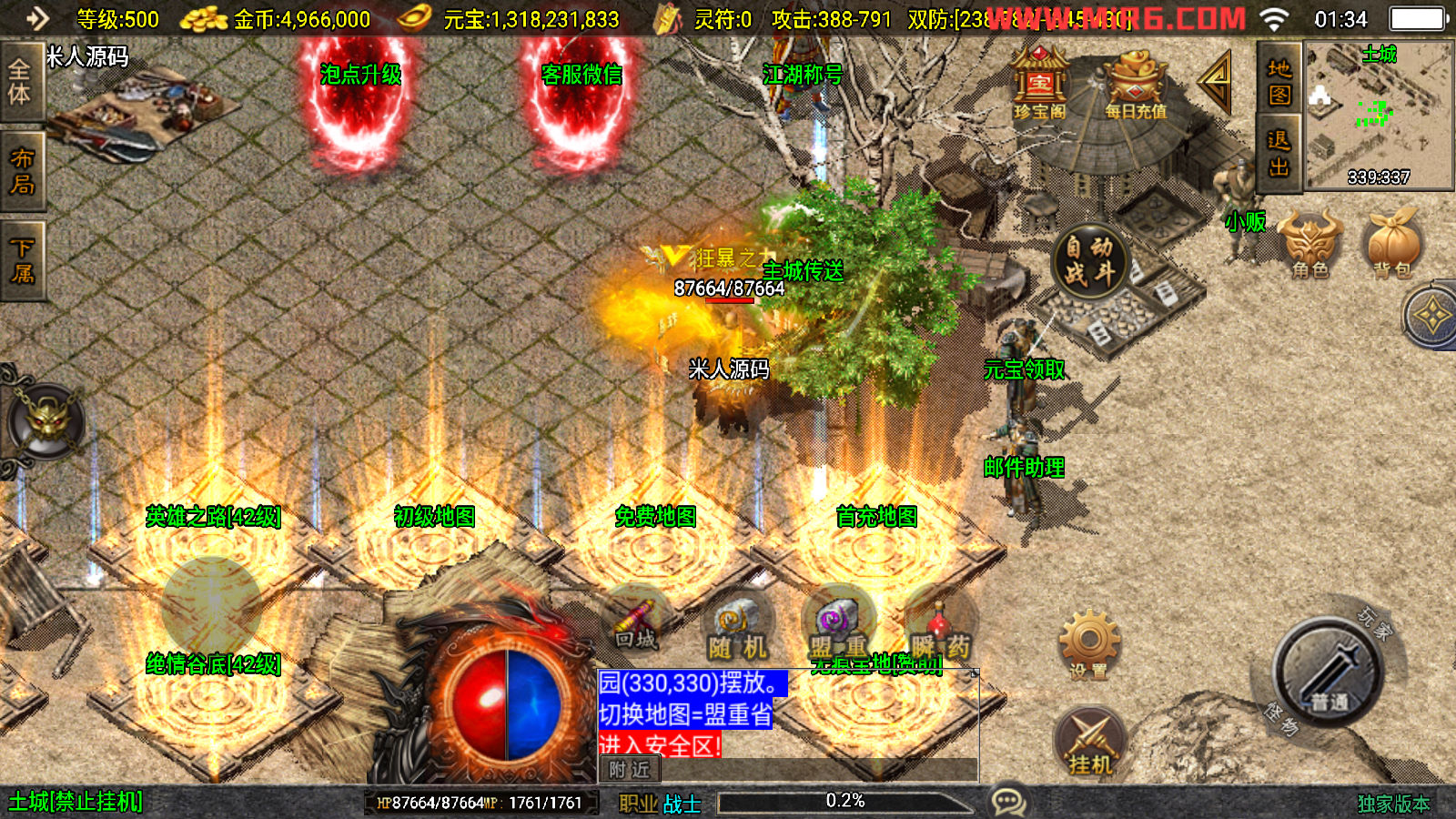
Task: Toggle 自动战斗 auto battle
Action: (x=1089, y=260)
